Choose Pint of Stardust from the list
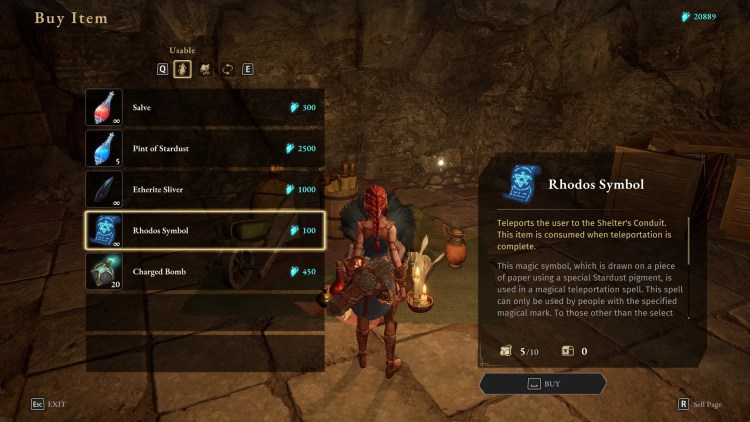The width and height of the screenshot is (750, 422). click(x=205, y=148)
